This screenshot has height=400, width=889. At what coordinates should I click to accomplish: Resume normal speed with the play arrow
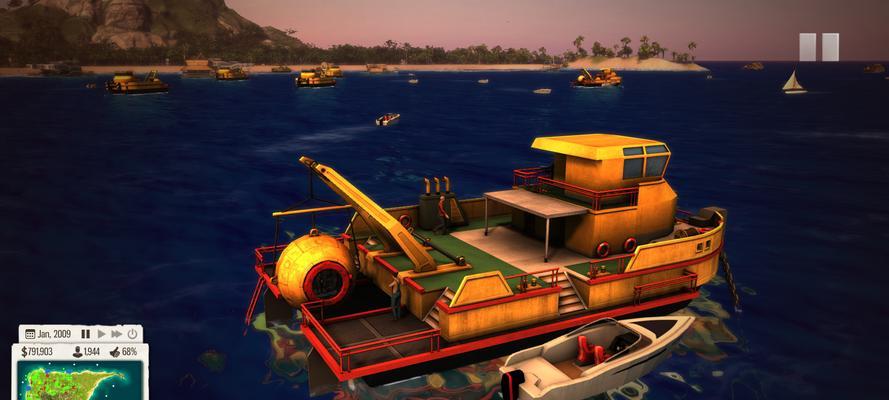101,334
